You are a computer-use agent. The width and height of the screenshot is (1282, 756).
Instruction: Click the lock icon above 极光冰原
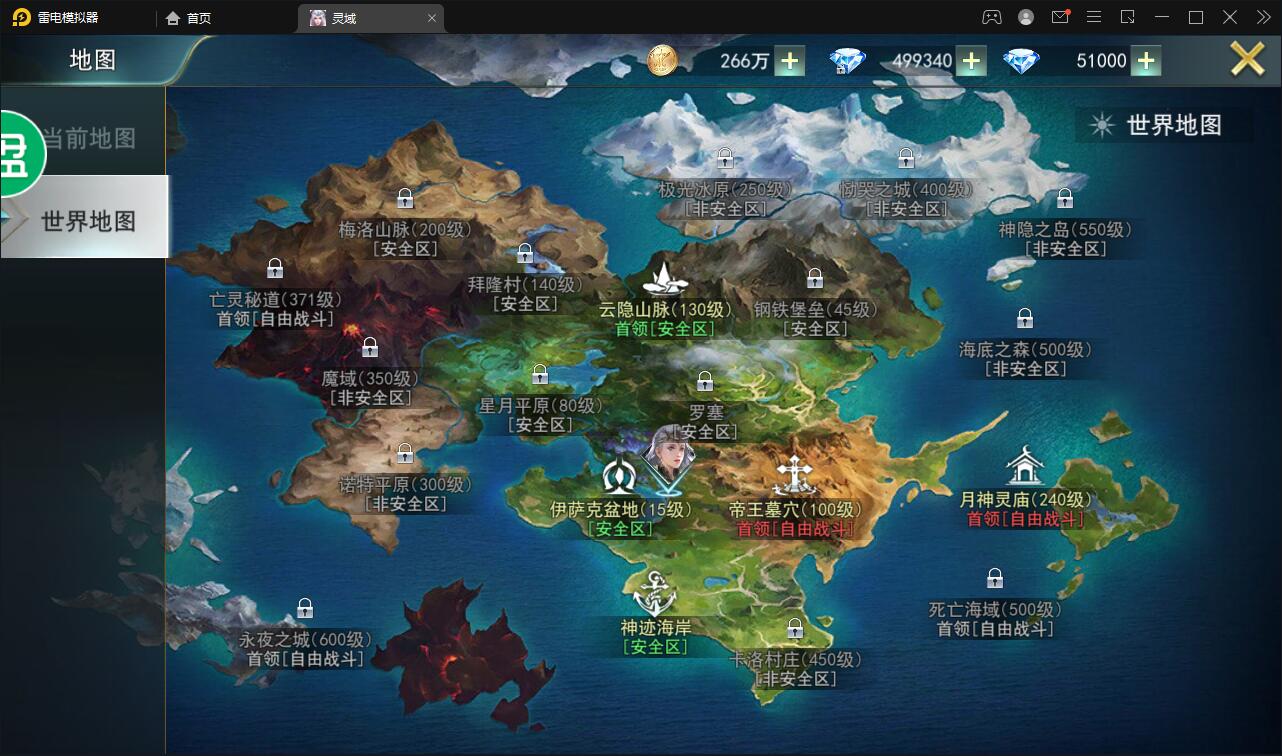pos(724,157)
